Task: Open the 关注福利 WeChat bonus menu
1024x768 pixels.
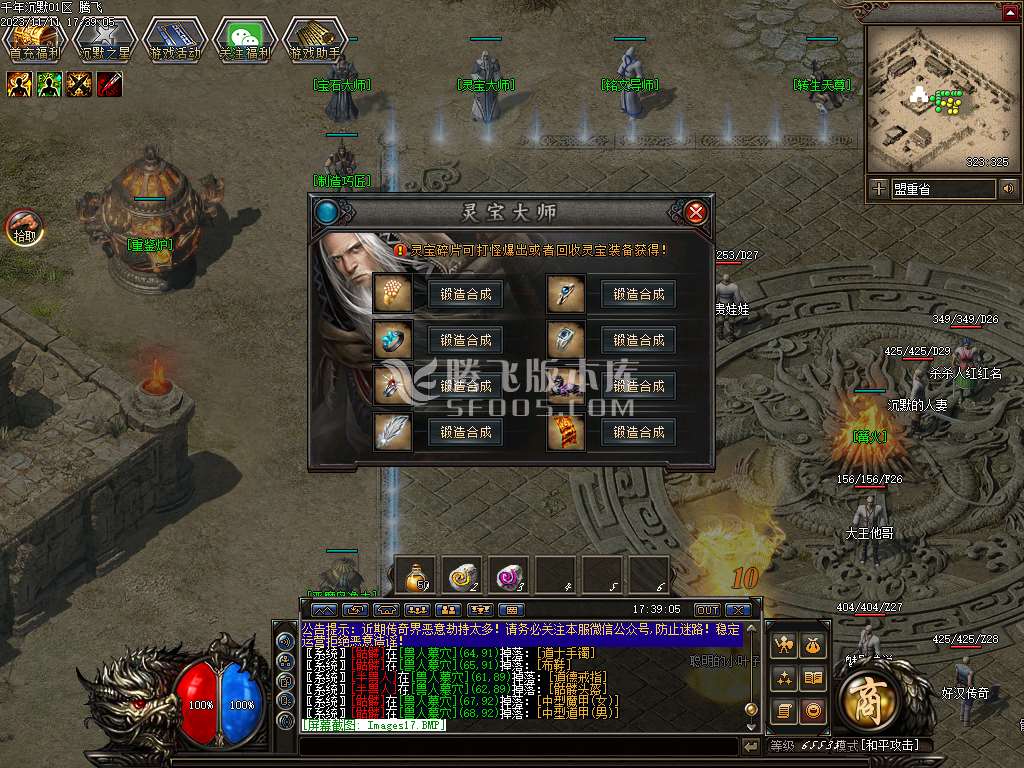Action: coord(245,40)
